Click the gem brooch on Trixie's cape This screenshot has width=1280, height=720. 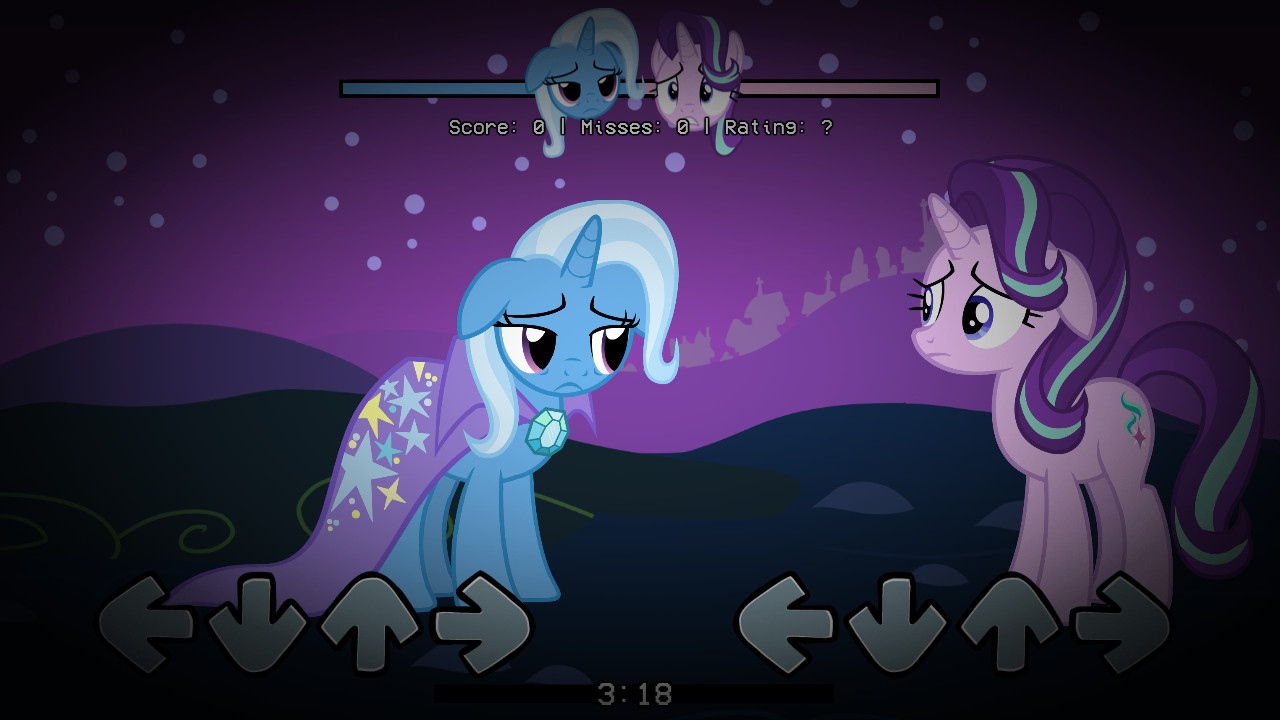click(545, 432)
